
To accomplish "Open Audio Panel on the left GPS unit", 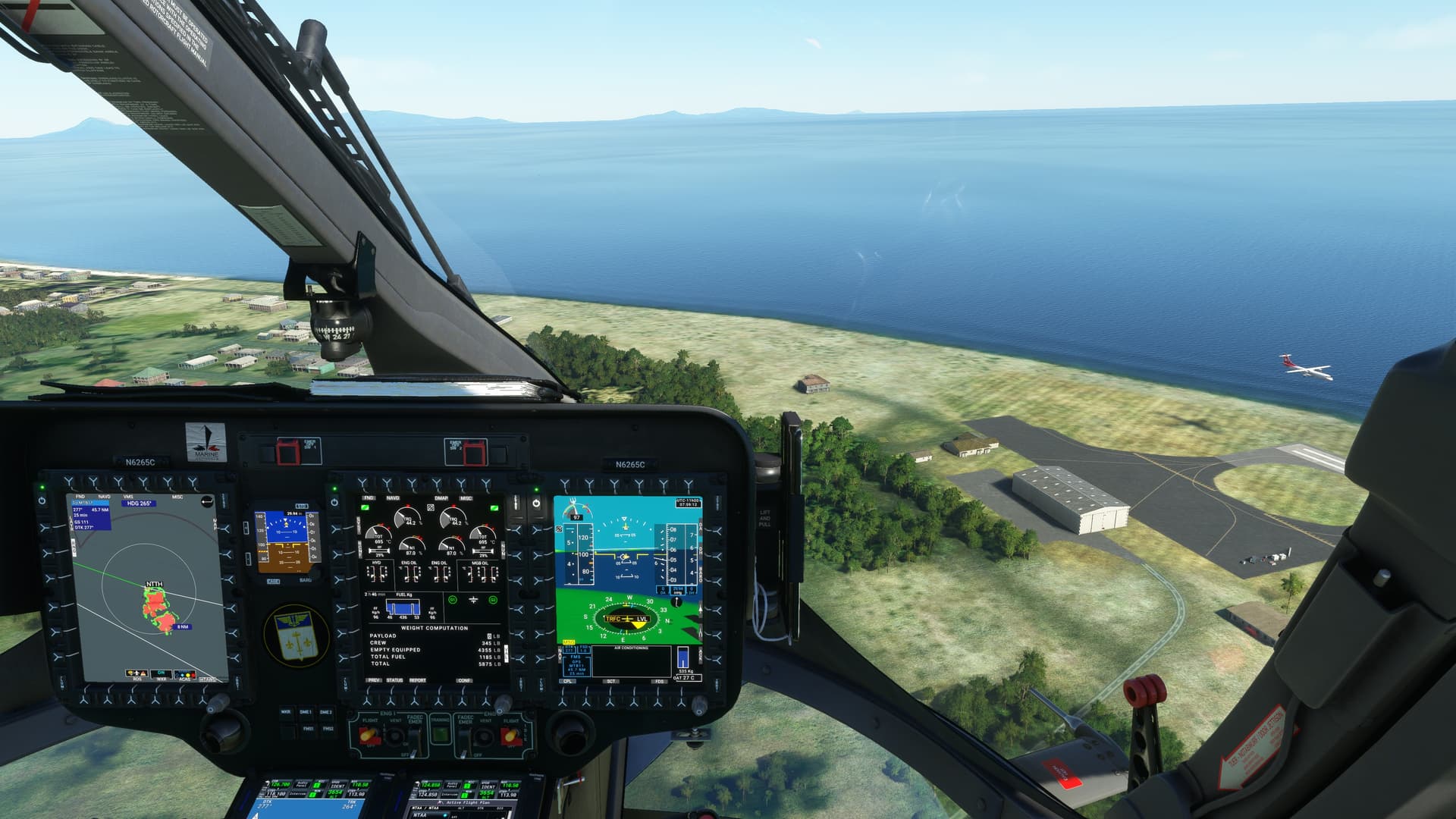I will 304,786.
